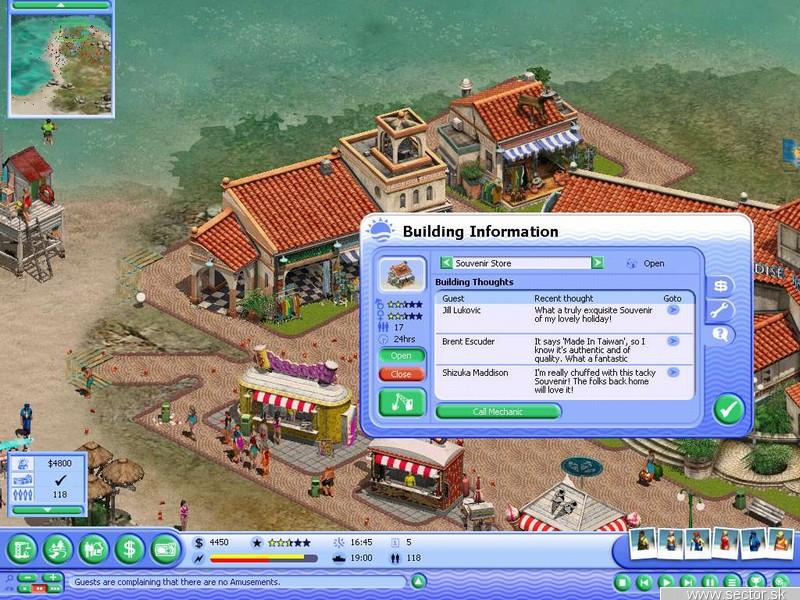Click the Souvenir Store building thumbnail
The height and width of the screenshot is (600, 800).
coord(400,274)
